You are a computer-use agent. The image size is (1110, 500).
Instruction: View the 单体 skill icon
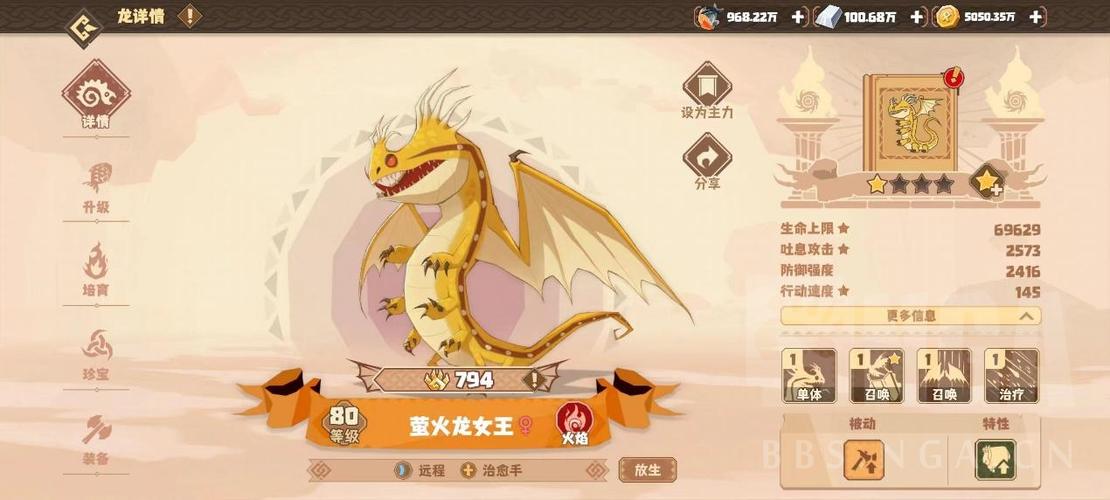tap(809, 375)
